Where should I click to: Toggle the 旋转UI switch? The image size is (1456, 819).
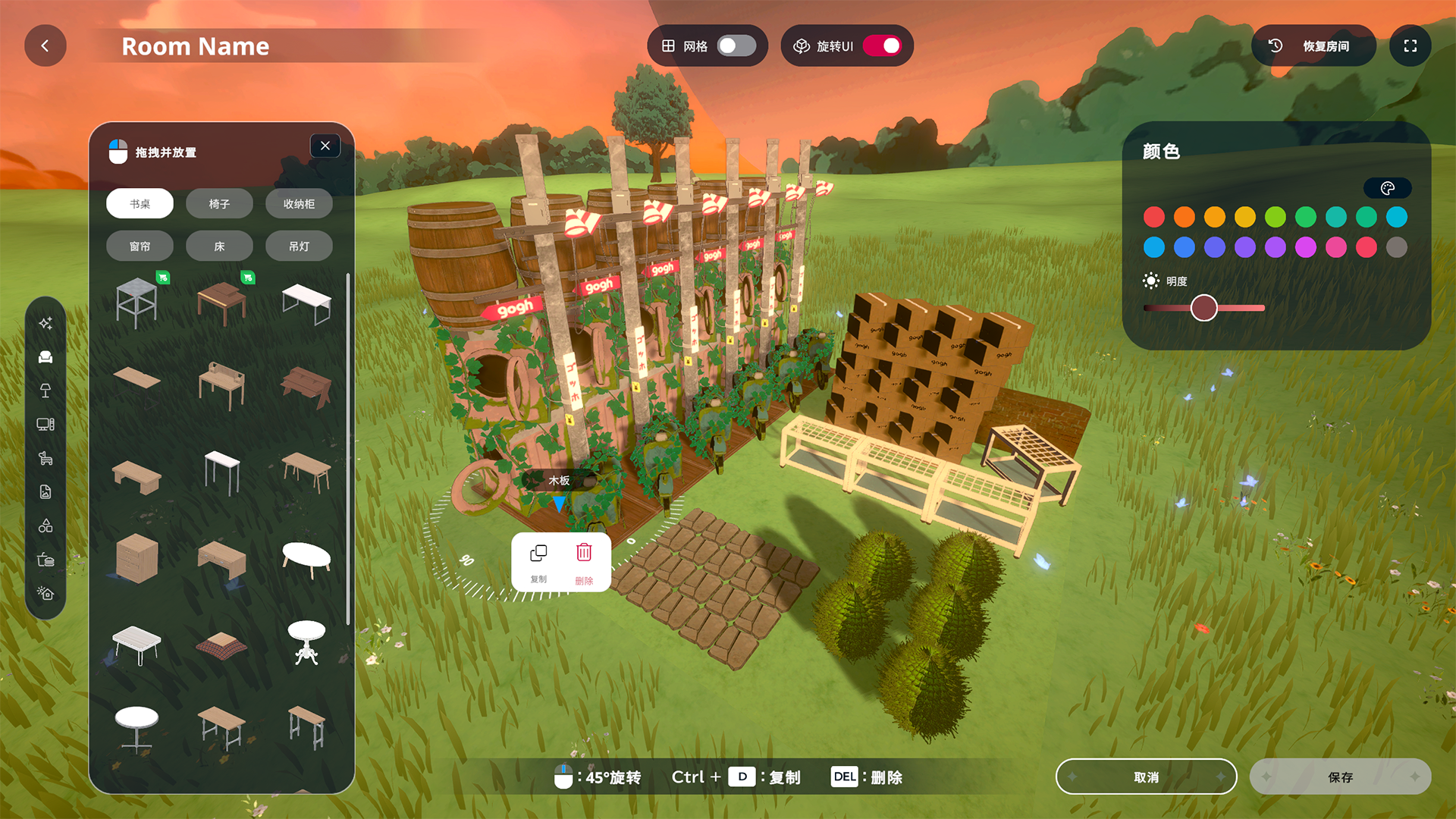[882, 46]
